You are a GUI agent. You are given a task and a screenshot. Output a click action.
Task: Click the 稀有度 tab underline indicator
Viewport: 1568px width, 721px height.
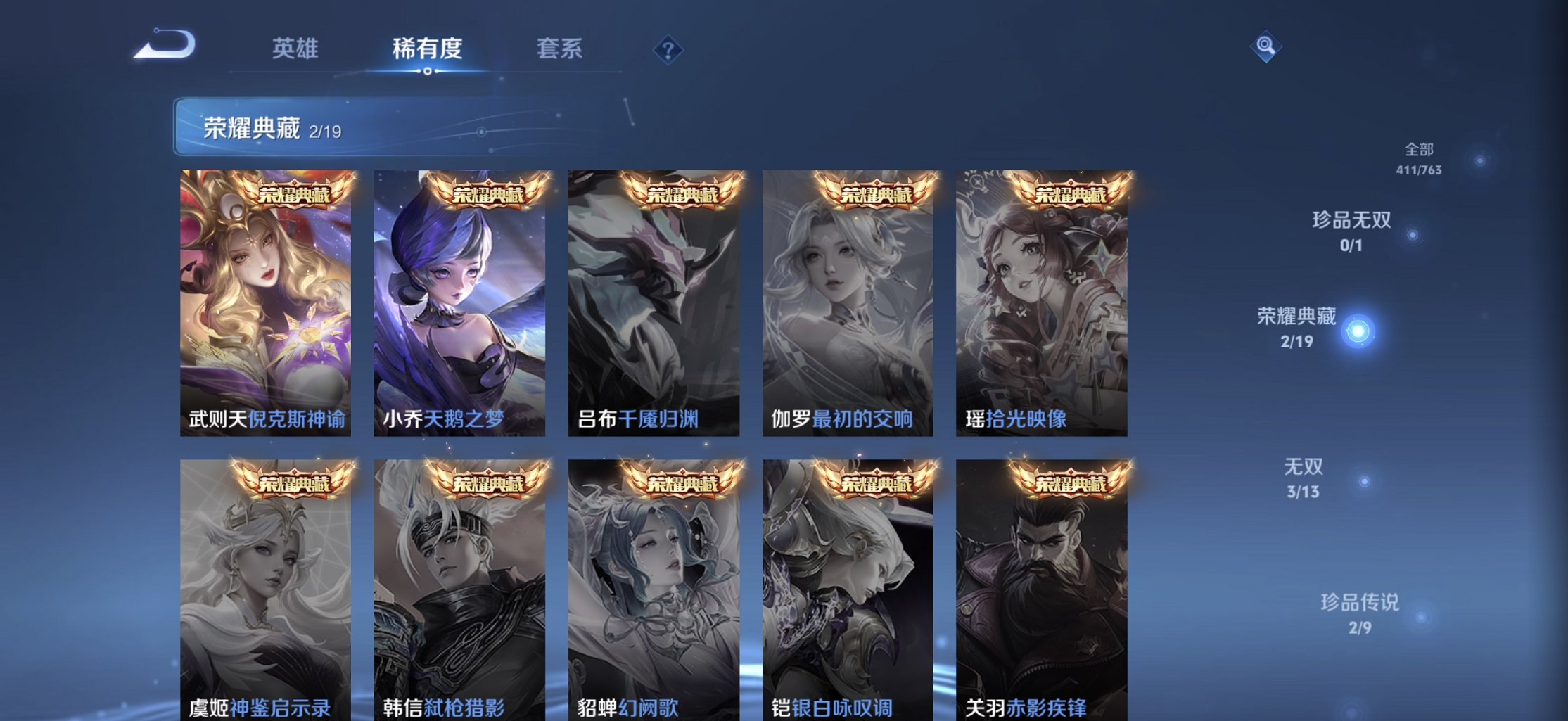coord(428,71)
